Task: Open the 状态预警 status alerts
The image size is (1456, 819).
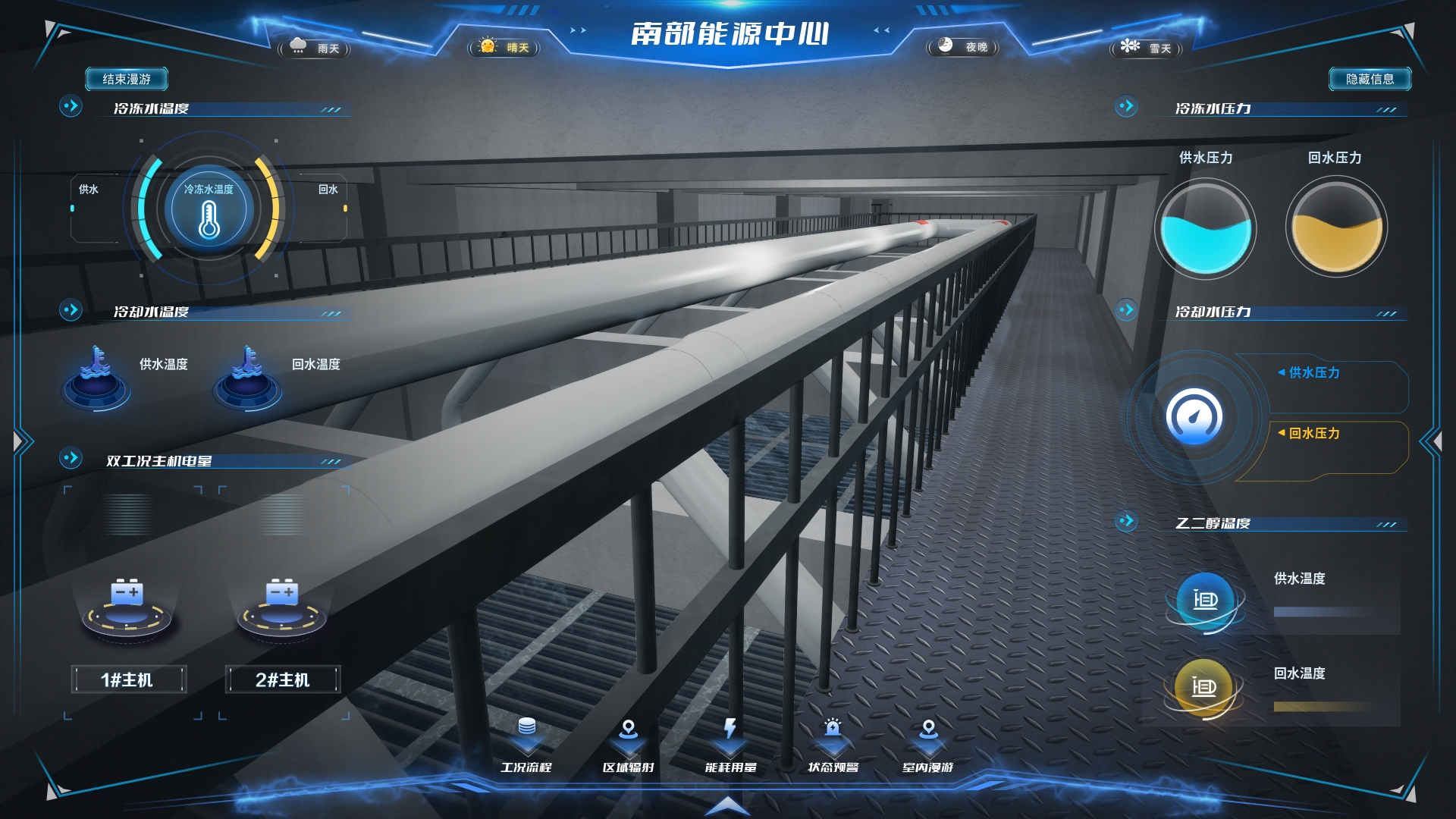Action: pyautogui.click(x=833, y=744)
